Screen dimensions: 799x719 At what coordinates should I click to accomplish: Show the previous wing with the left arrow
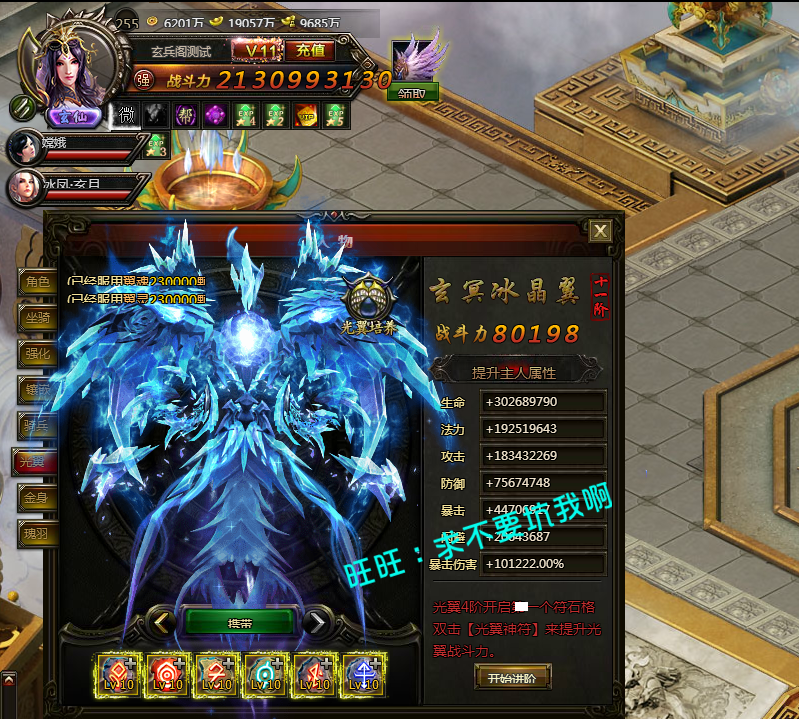click(x=162, y=622)
